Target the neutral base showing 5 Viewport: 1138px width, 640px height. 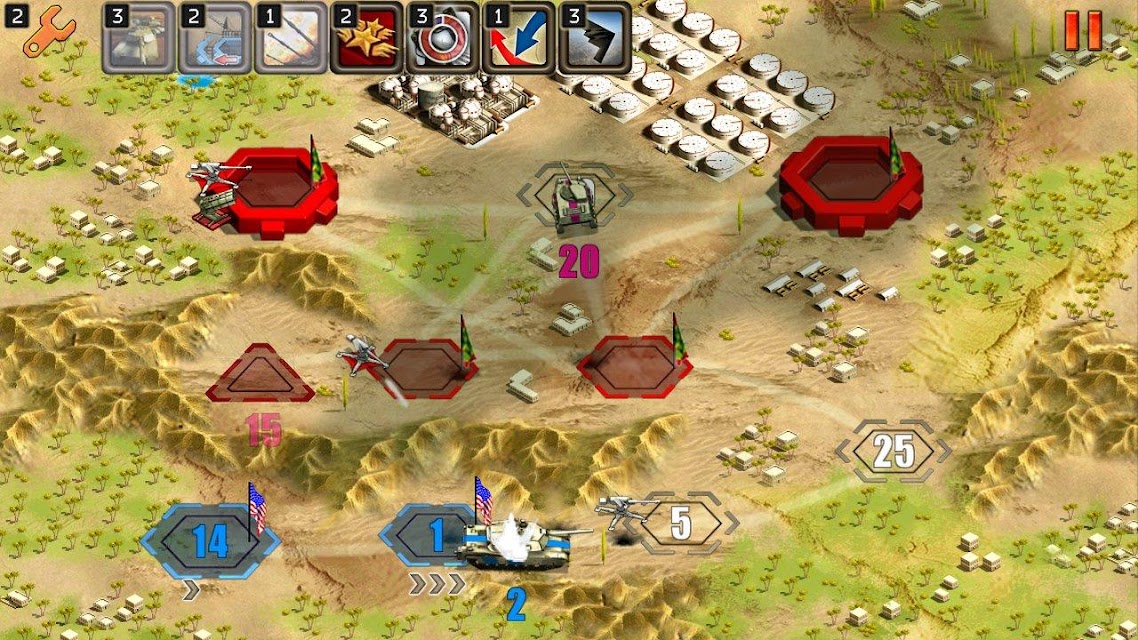click(x=682, y=523)
